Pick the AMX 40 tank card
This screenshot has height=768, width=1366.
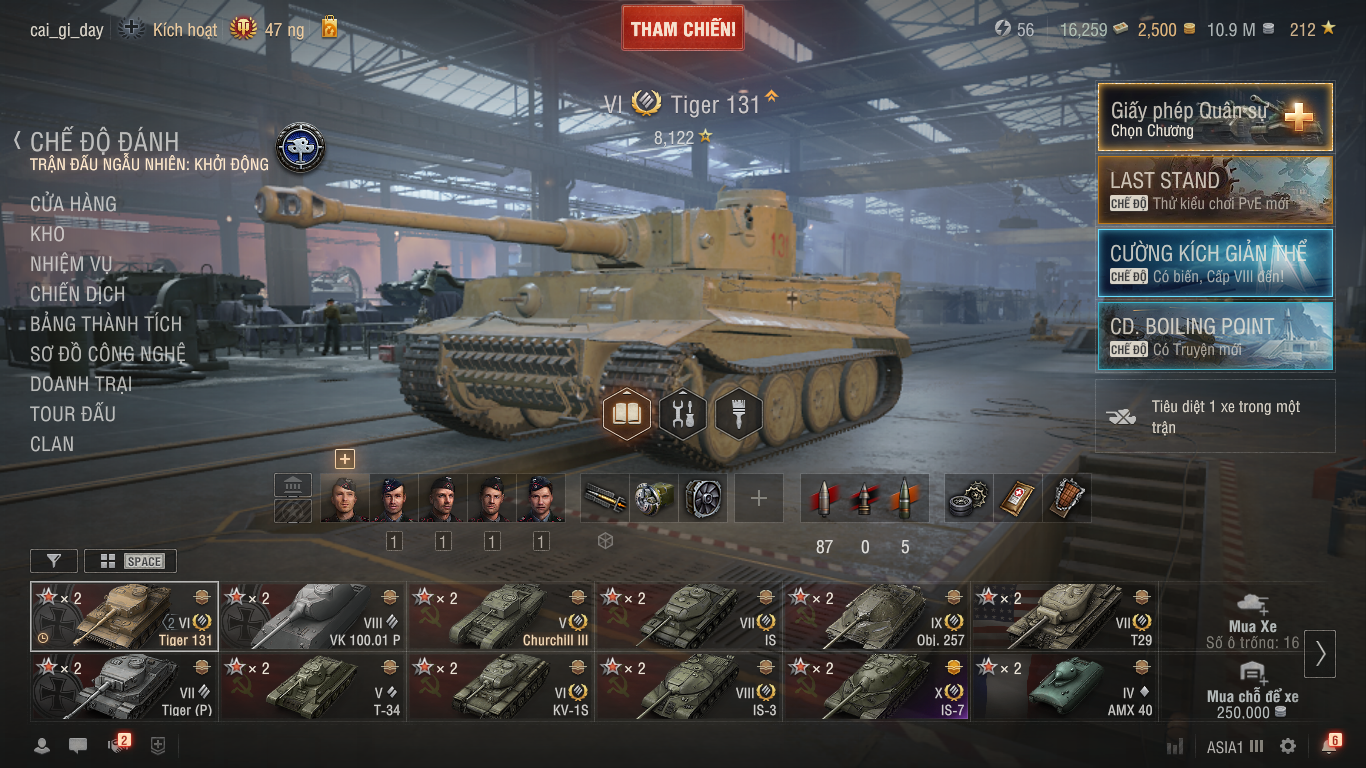(1065, 687)
